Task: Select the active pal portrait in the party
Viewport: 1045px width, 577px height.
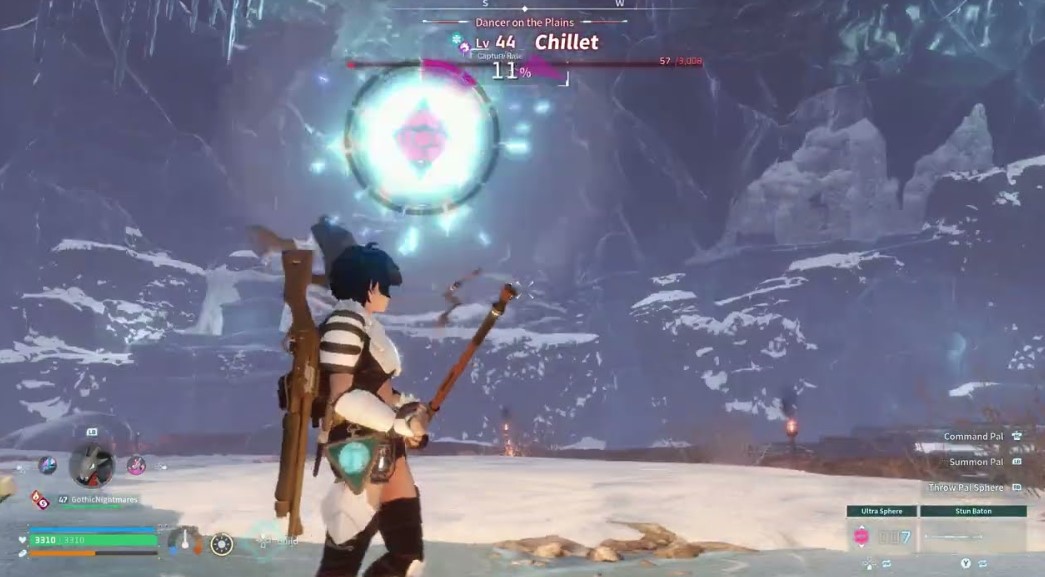Action: [92, 464]
